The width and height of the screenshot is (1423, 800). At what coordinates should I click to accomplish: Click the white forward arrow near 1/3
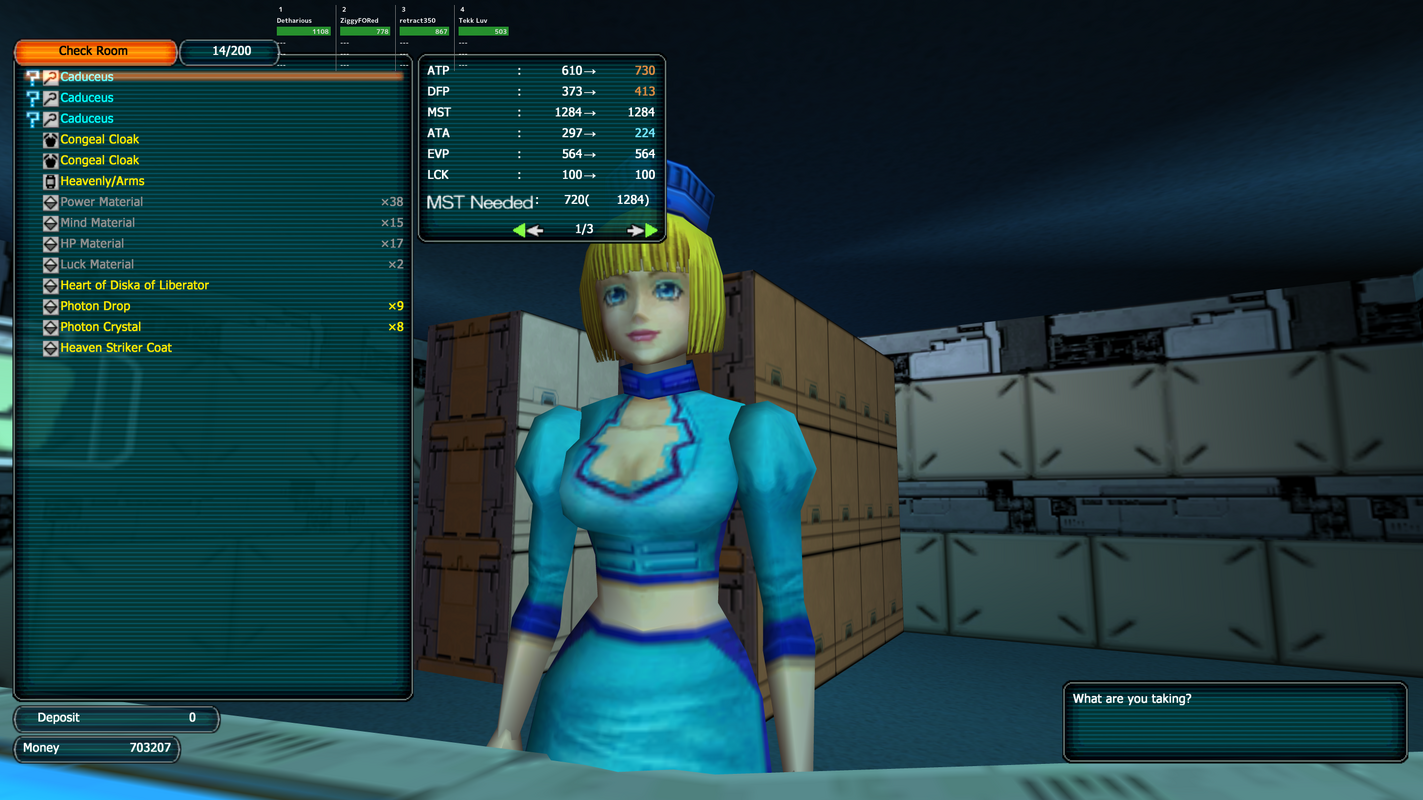coord(635,229)
